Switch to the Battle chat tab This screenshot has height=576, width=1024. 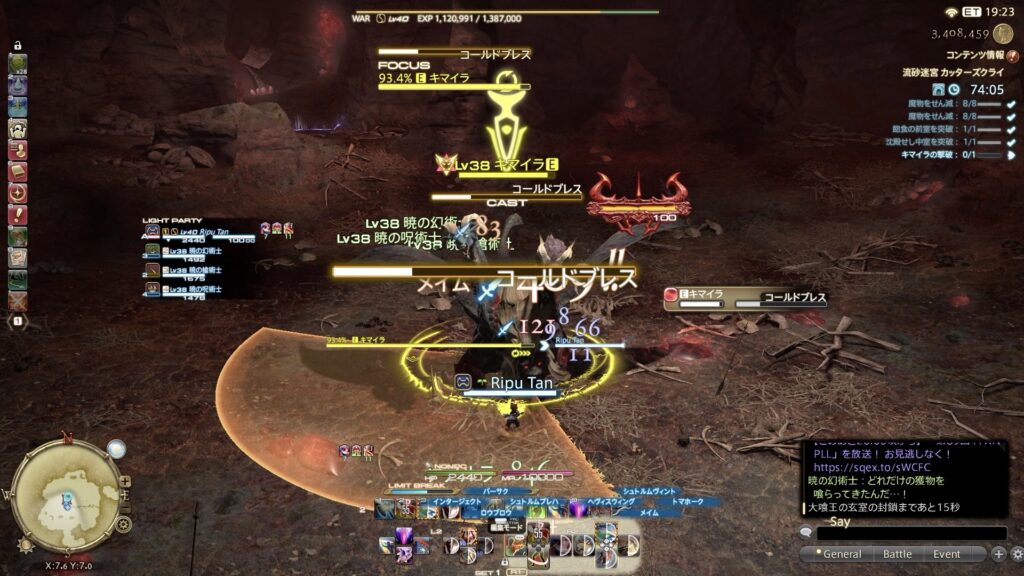pyautogui.click(x=897, y=554)
